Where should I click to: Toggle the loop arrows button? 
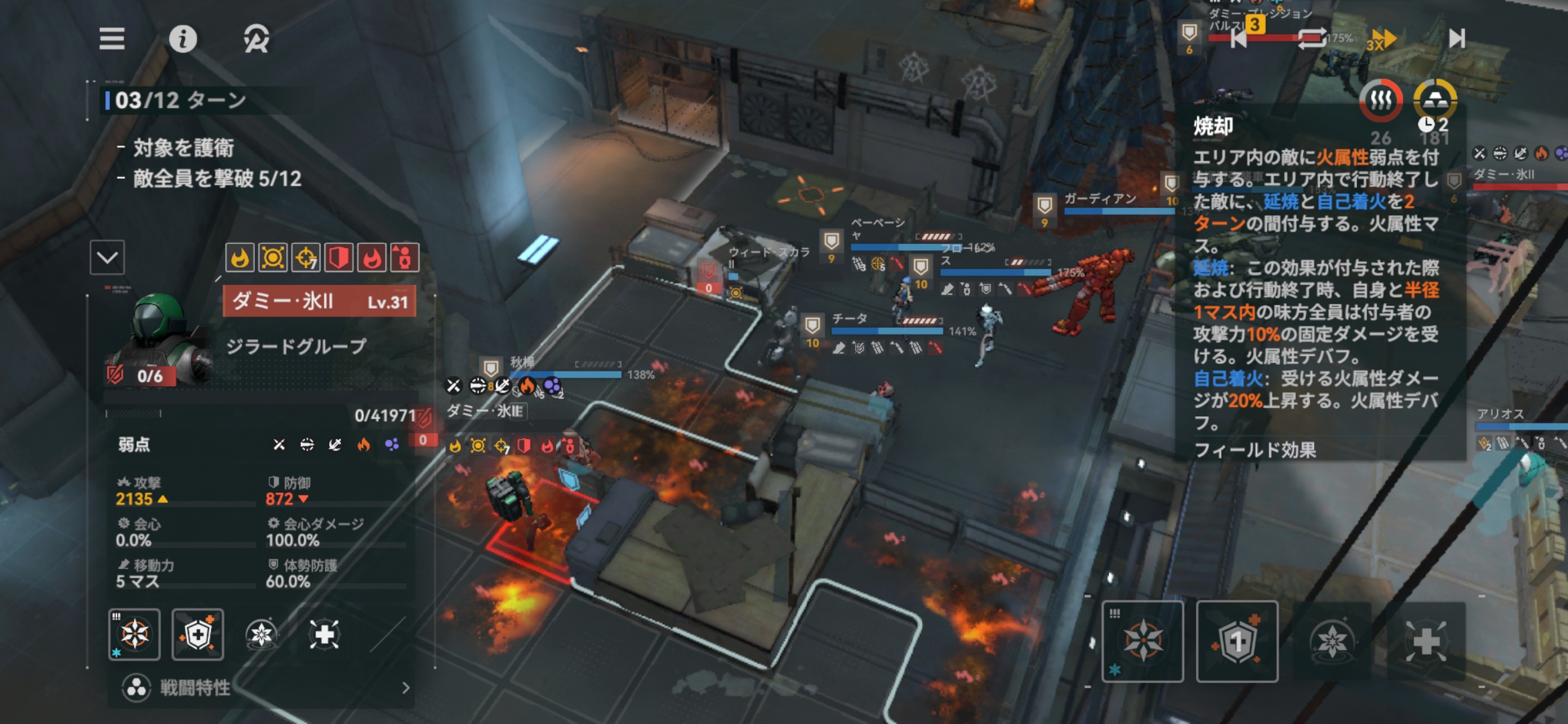tap(1311, 39)
